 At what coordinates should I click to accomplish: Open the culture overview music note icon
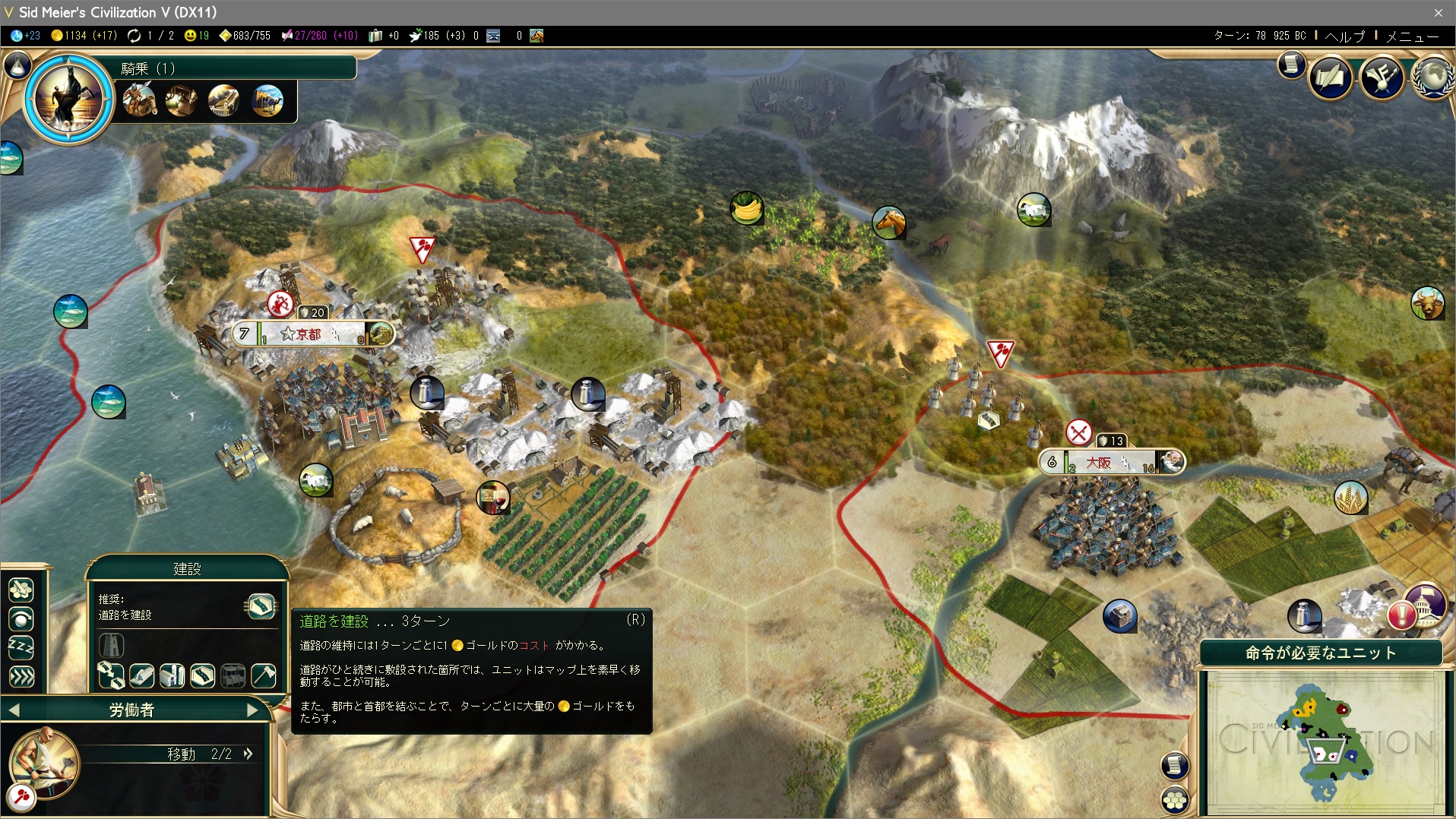click(1381, 77)
